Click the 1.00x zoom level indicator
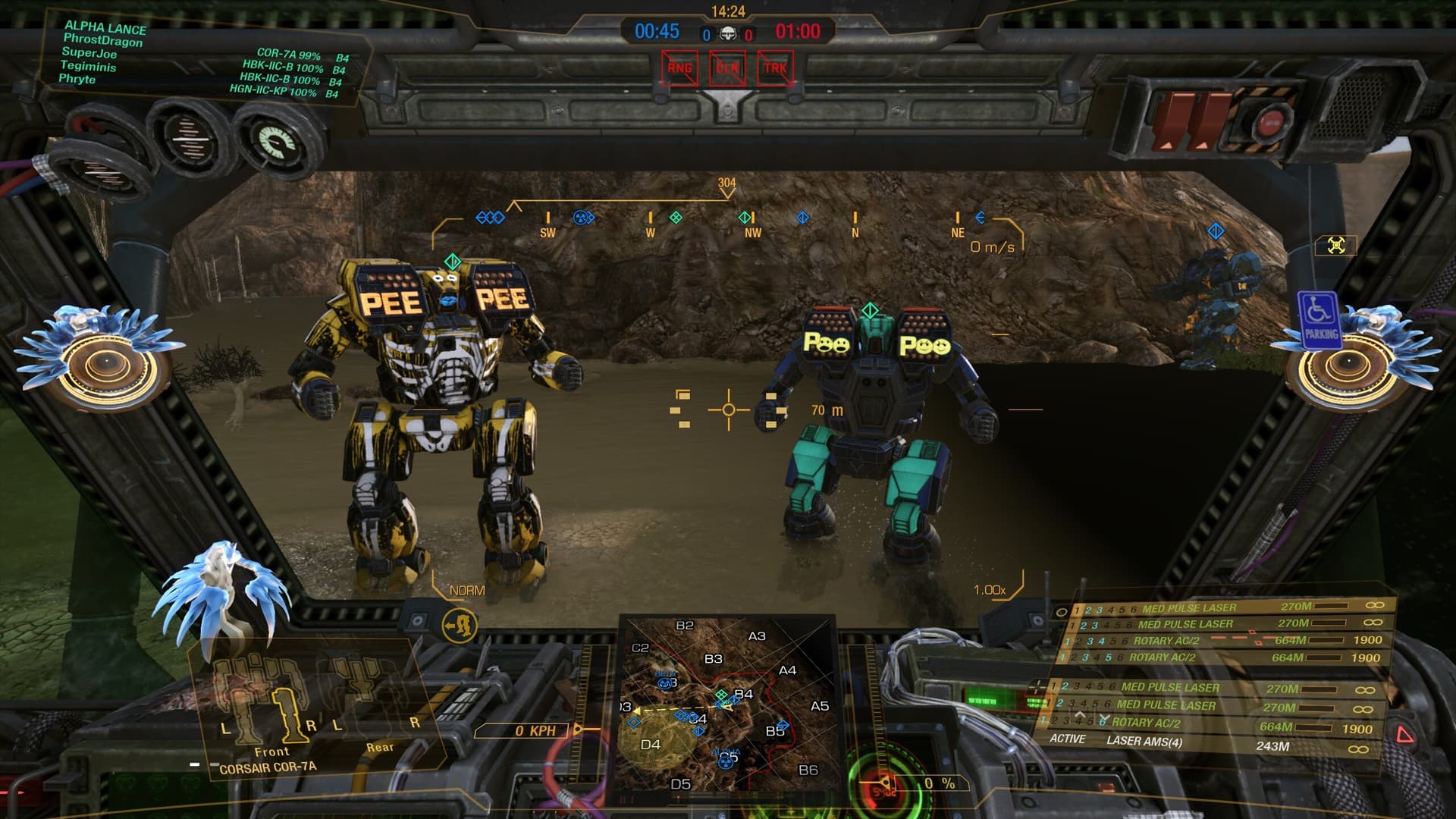 990,590
